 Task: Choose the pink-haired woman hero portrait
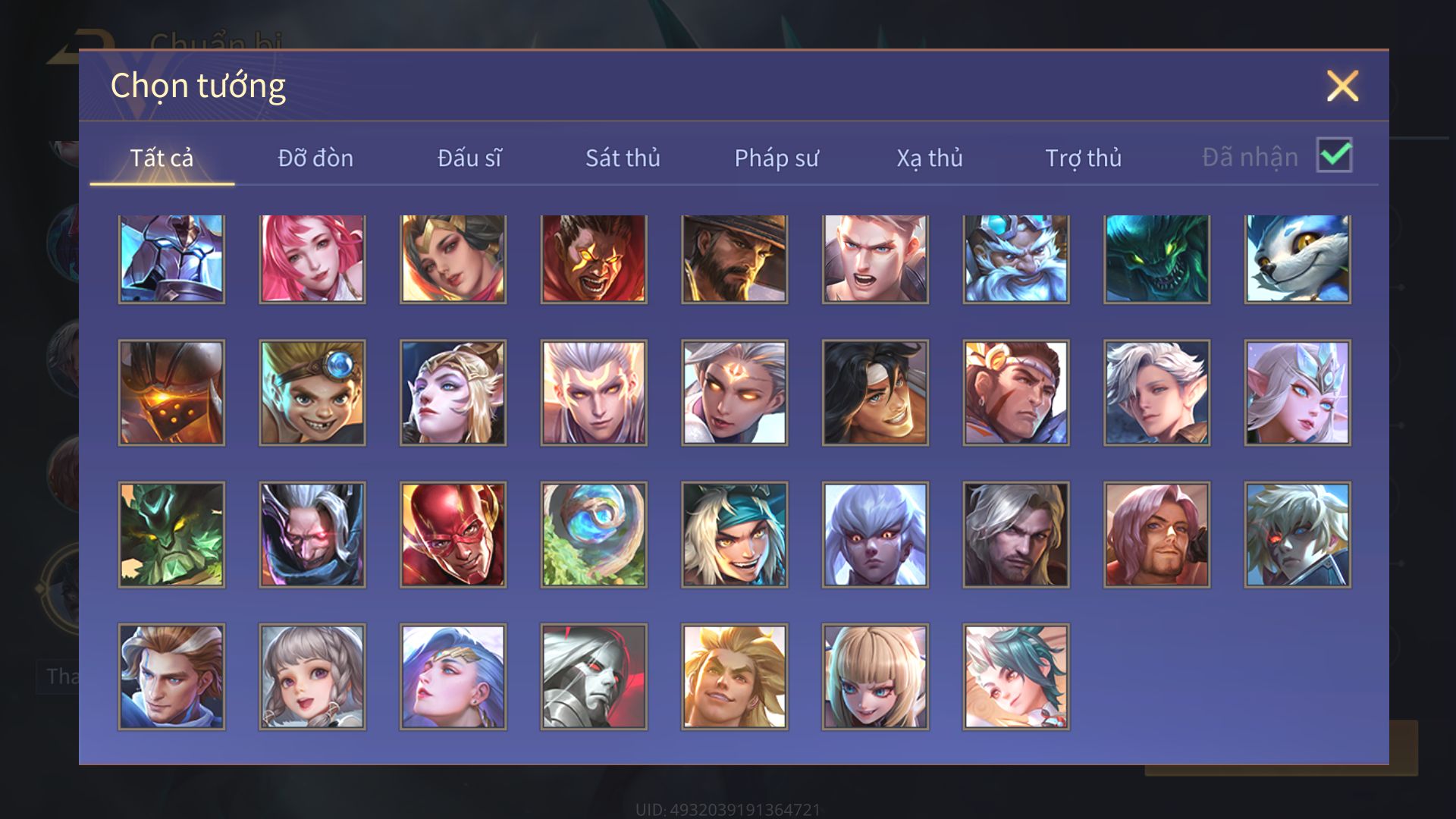click(x=312, y=259)
